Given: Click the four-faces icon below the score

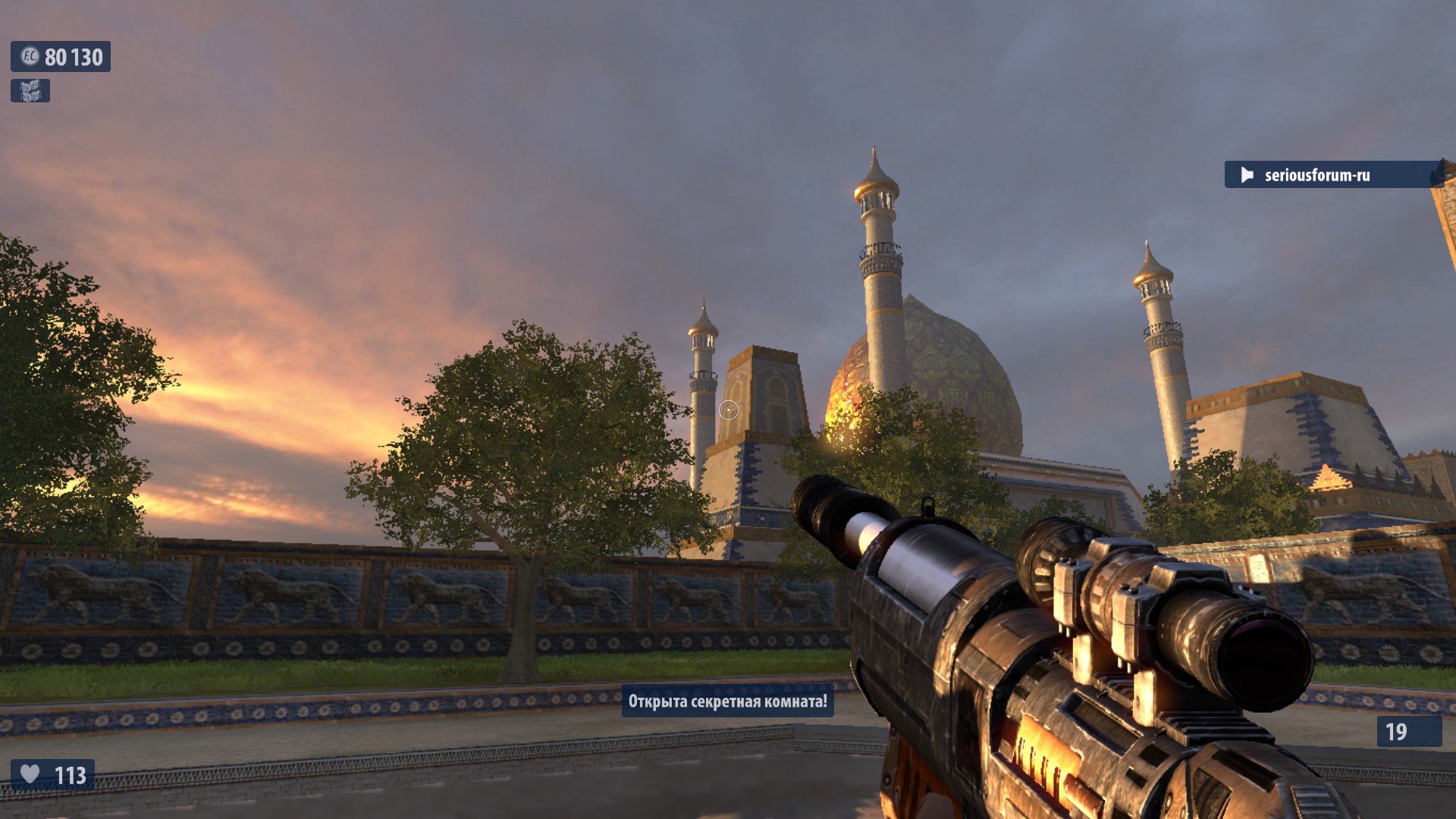Looking at the screenshot, I should click(30, 91).
